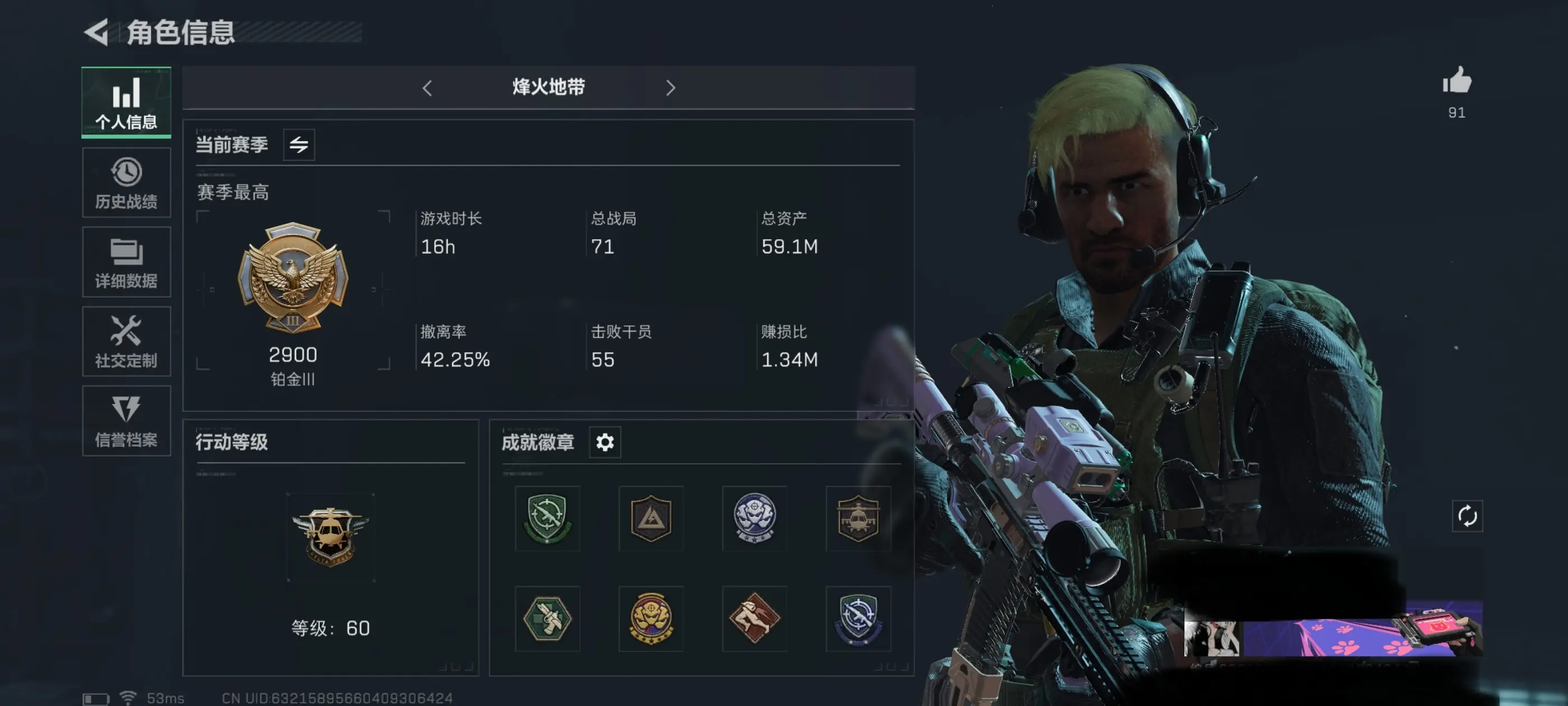Go to the next game mode
This screenshot has width=1568, height=706.
tap(671, 88)
